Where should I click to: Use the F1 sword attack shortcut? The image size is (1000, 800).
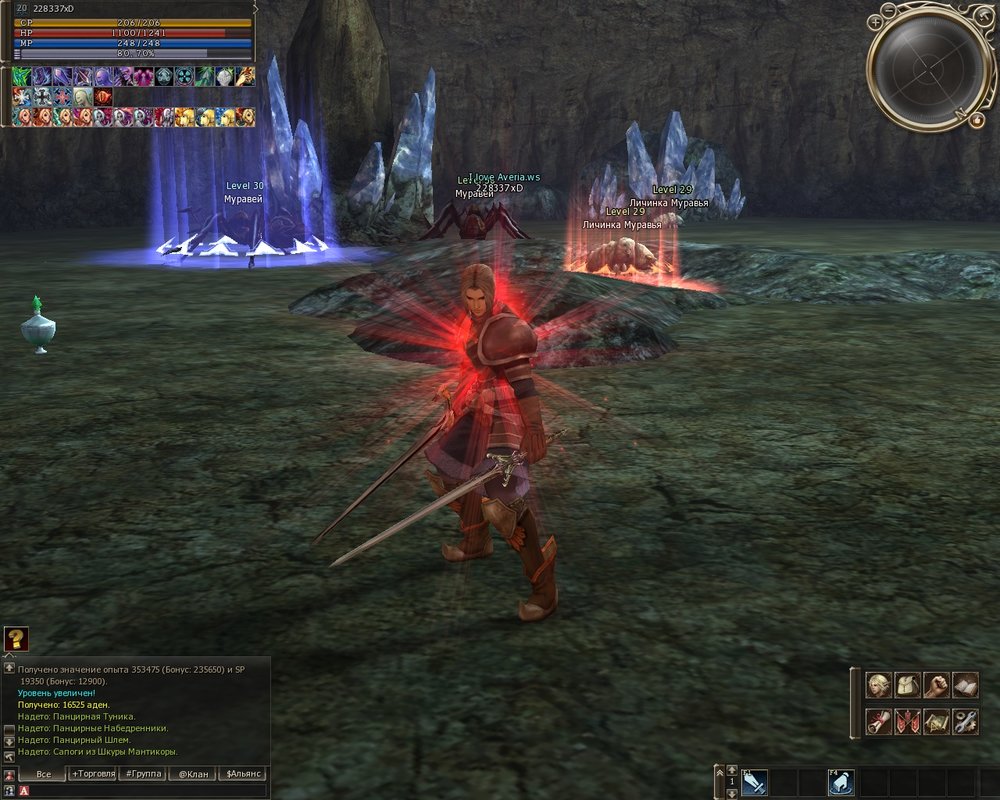click(x=754, y=784)
